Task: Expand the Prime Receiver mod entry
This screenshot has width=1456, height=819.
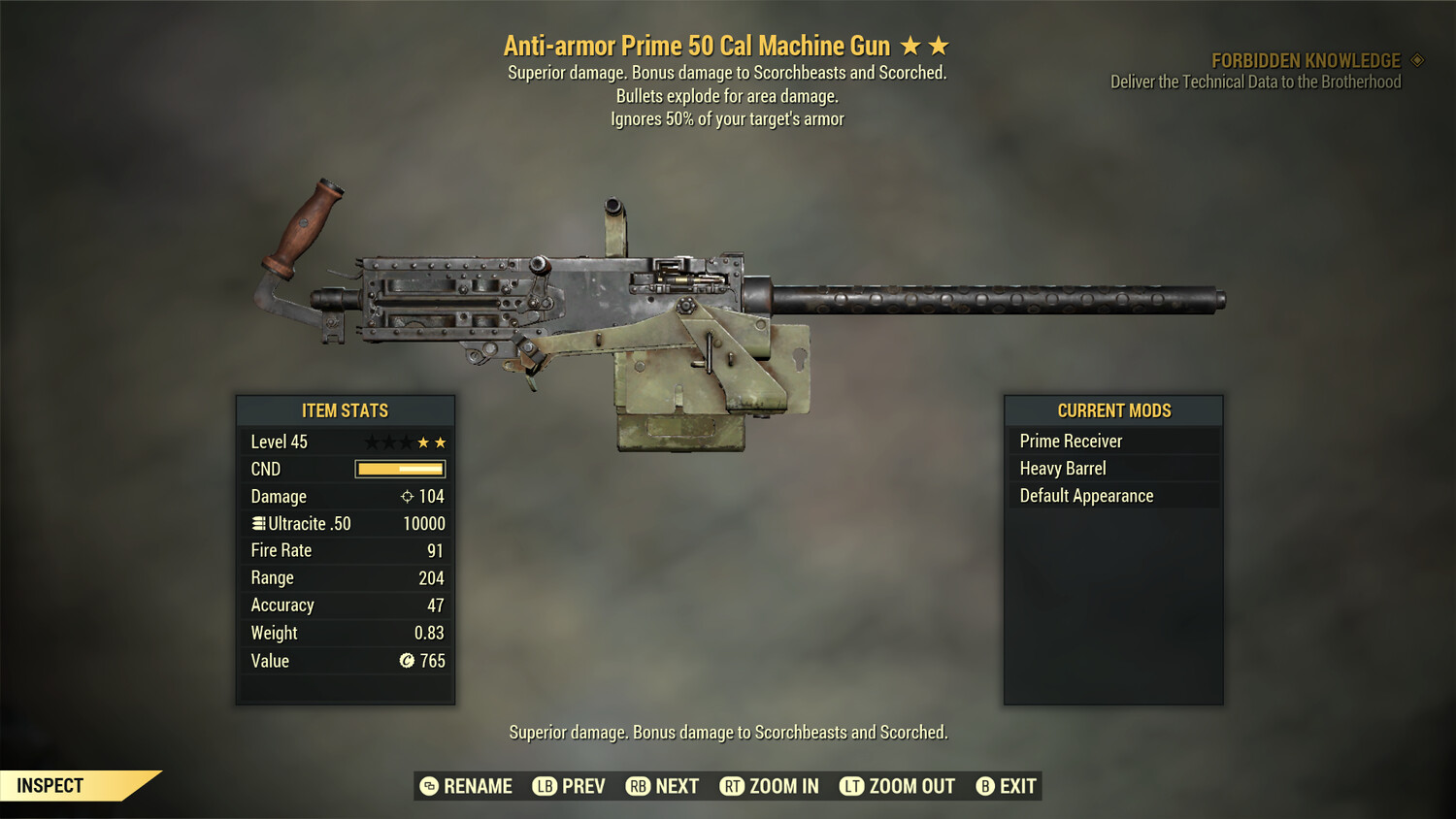Action: [1070, 440]
